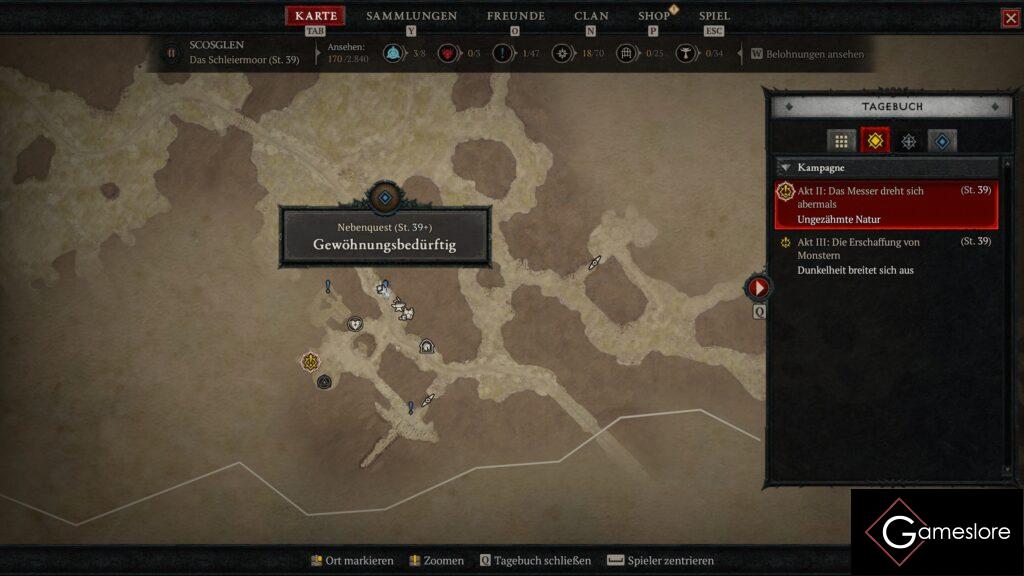Open the Shop tab
Image resolution: width=1024 pixels, height=576 pixels.
click(654, 16)
